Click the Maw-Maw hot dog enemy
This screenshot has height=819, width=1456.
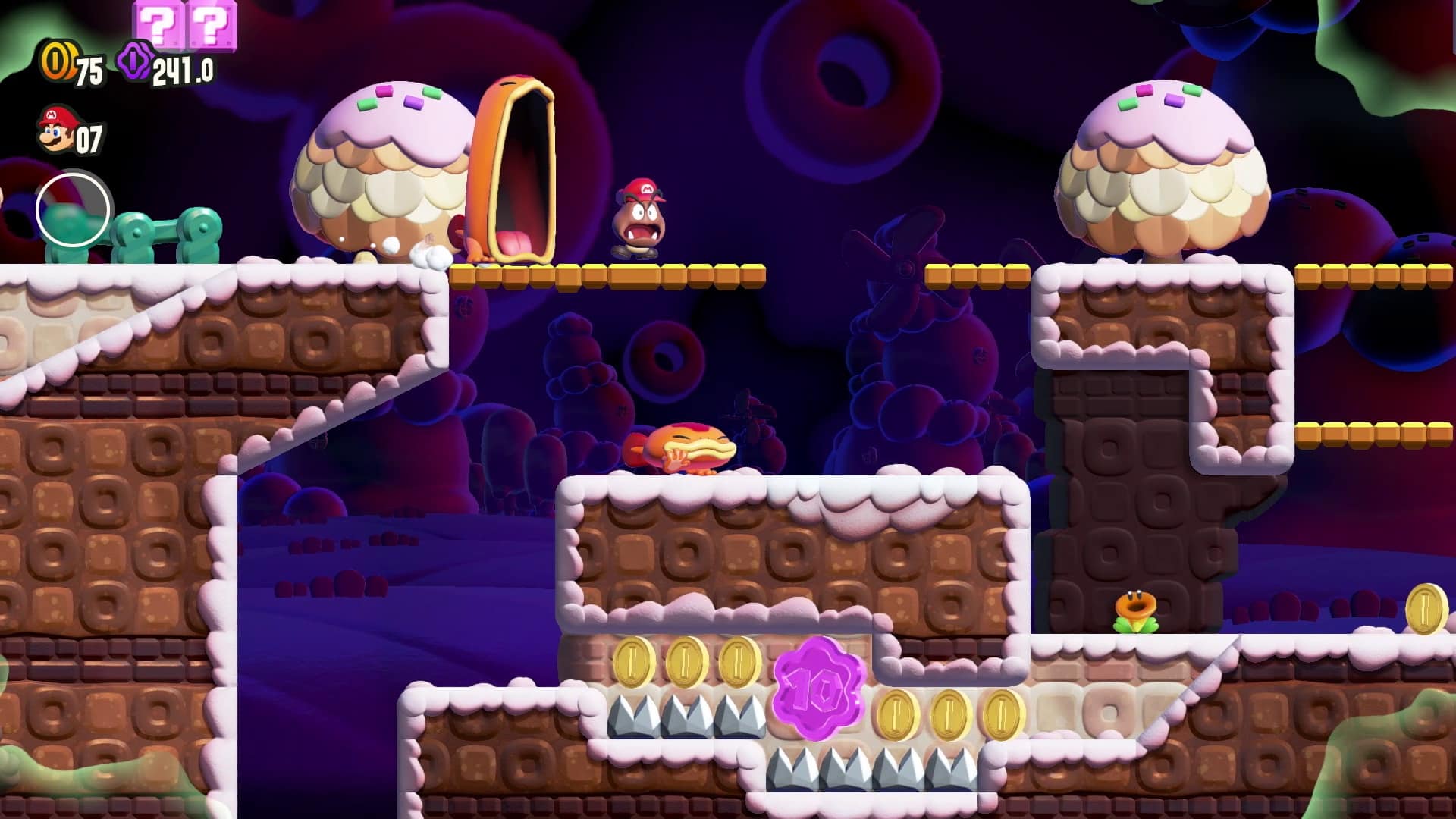point(516,167)
